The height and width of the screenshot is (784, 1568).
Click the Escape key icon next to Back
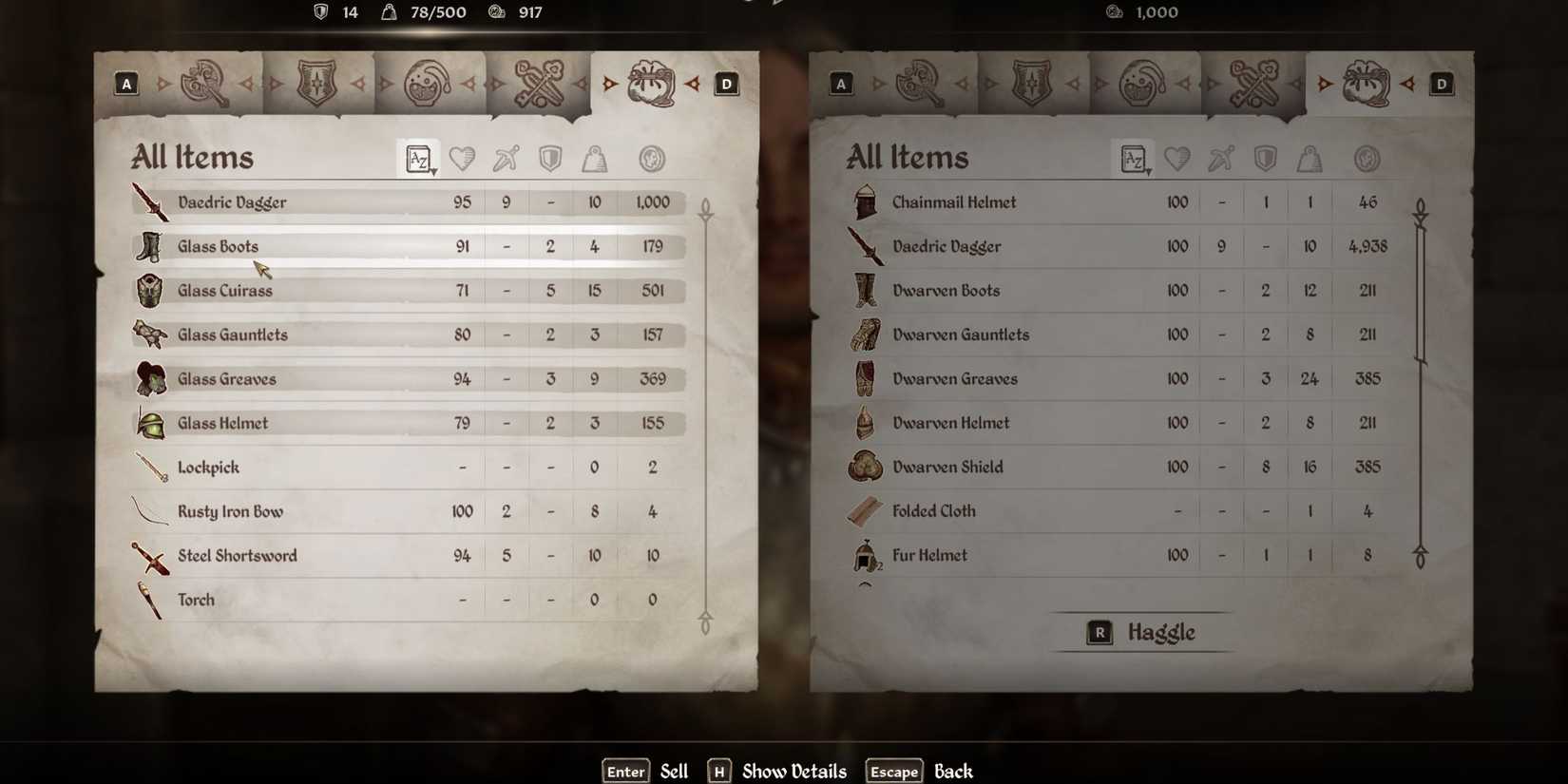point(892,771)
